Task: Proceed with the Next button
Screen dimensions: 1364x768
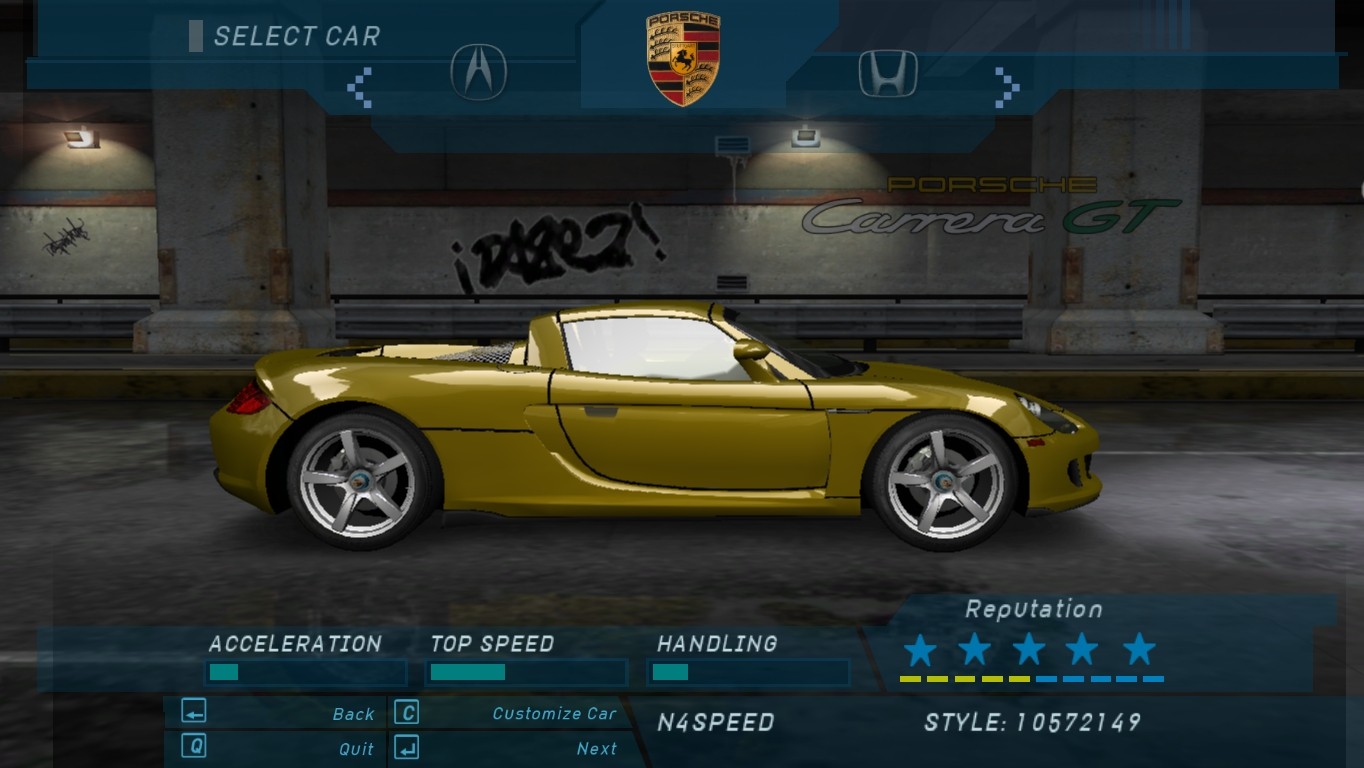Action: click(x=597, y=749)
